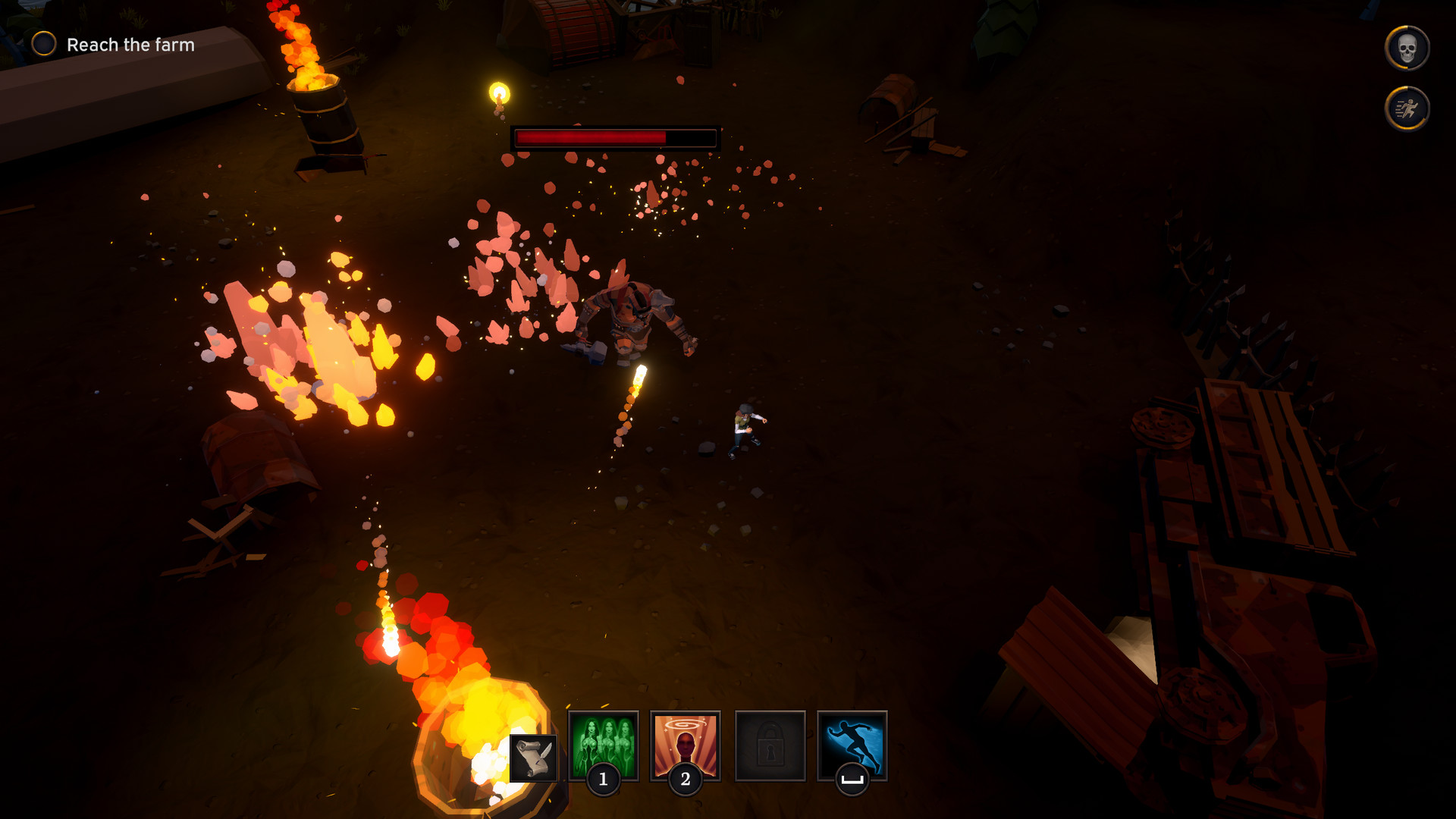Click the running figure icon in gold ring
The height and width of the screenshot is (819, 1456).
(1407, 108)
